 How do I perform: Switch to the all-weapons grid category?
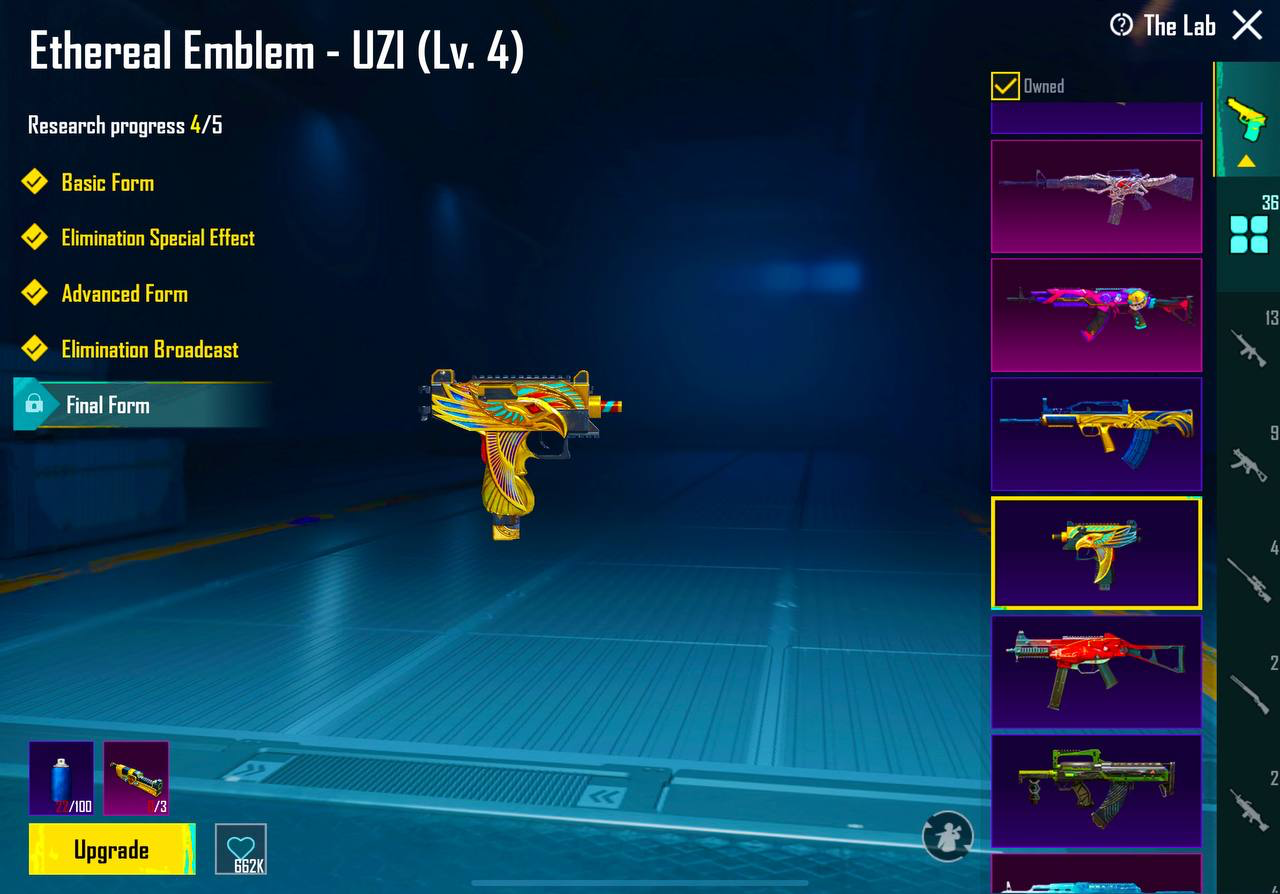pos(1248,235)
